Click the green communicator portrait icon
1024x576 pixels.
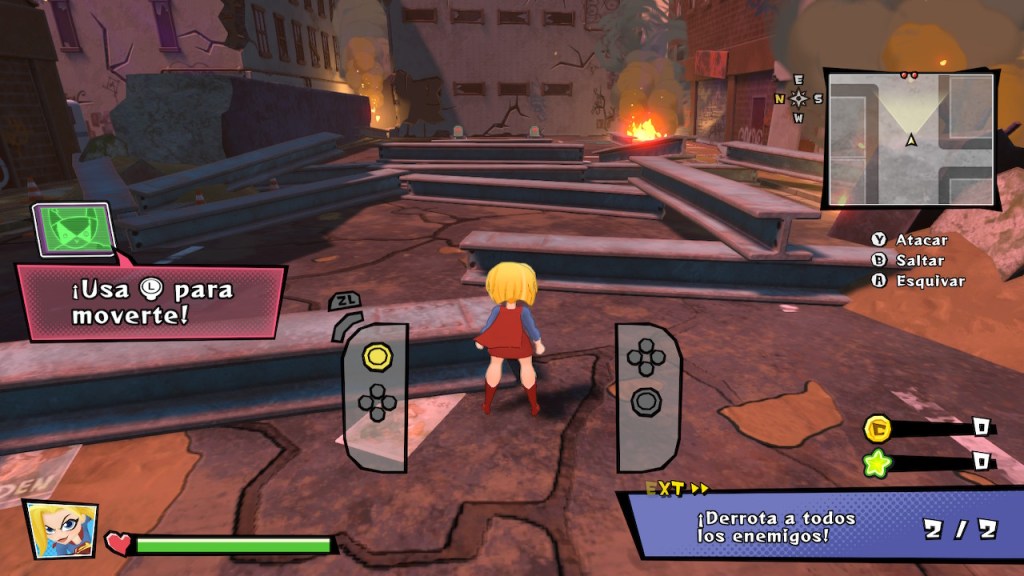(74, 229)
